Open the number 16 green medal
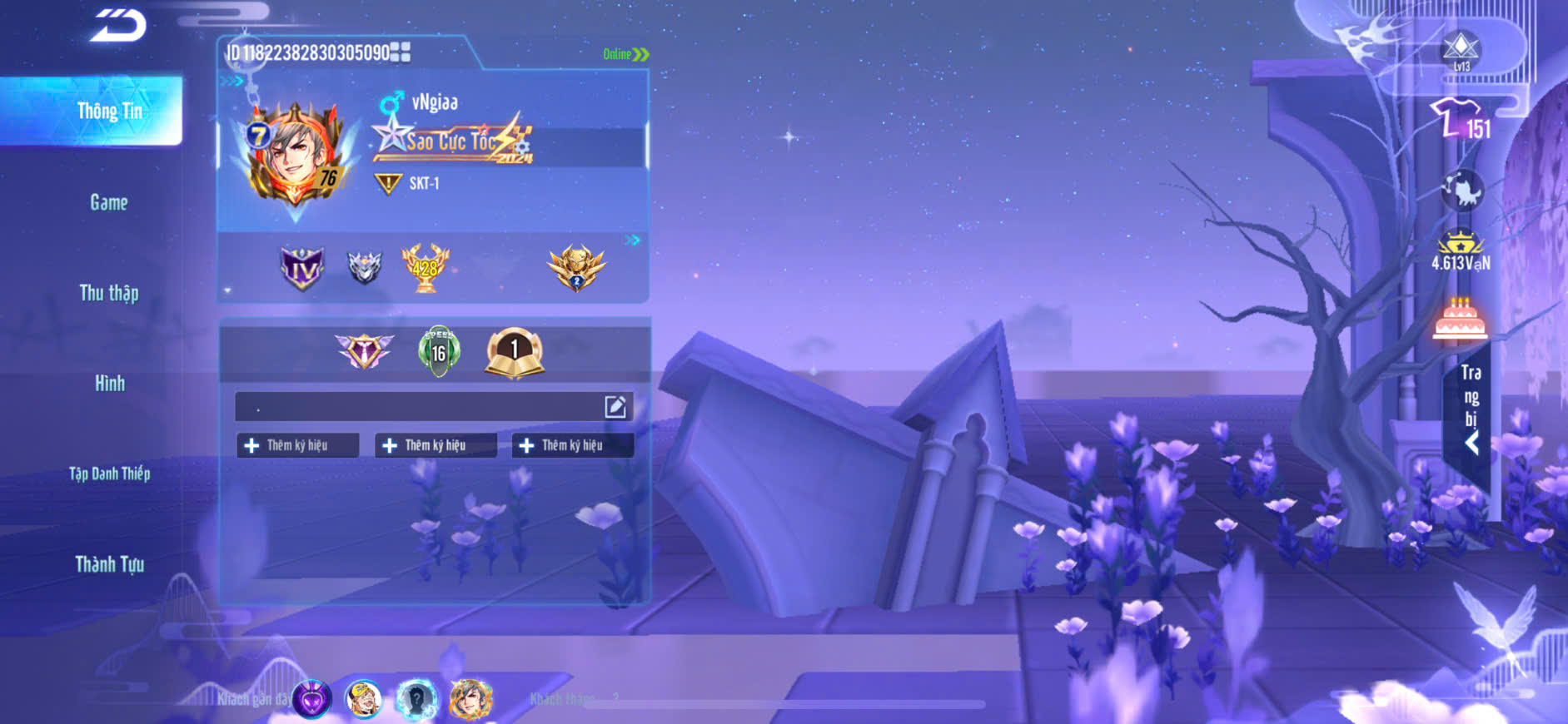Image resolution: width=1568 pixels, height=724 pixels. pyautogui.click(x=439, y=352)
